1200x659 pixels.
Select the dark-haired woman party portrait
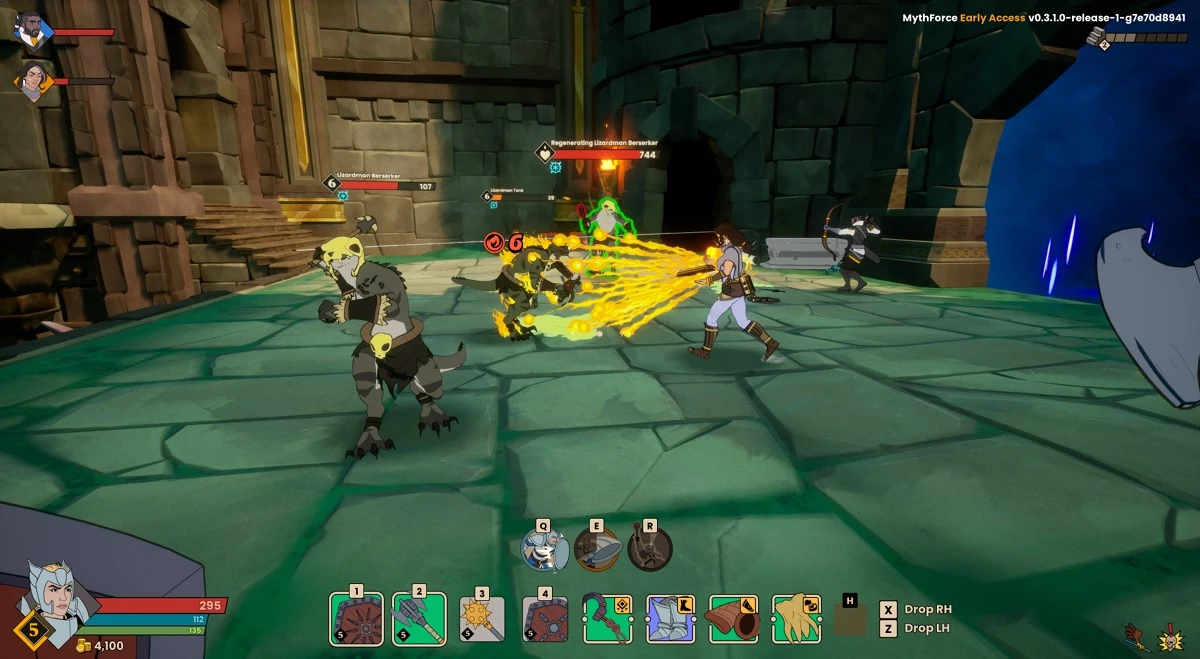coord(33,81)
